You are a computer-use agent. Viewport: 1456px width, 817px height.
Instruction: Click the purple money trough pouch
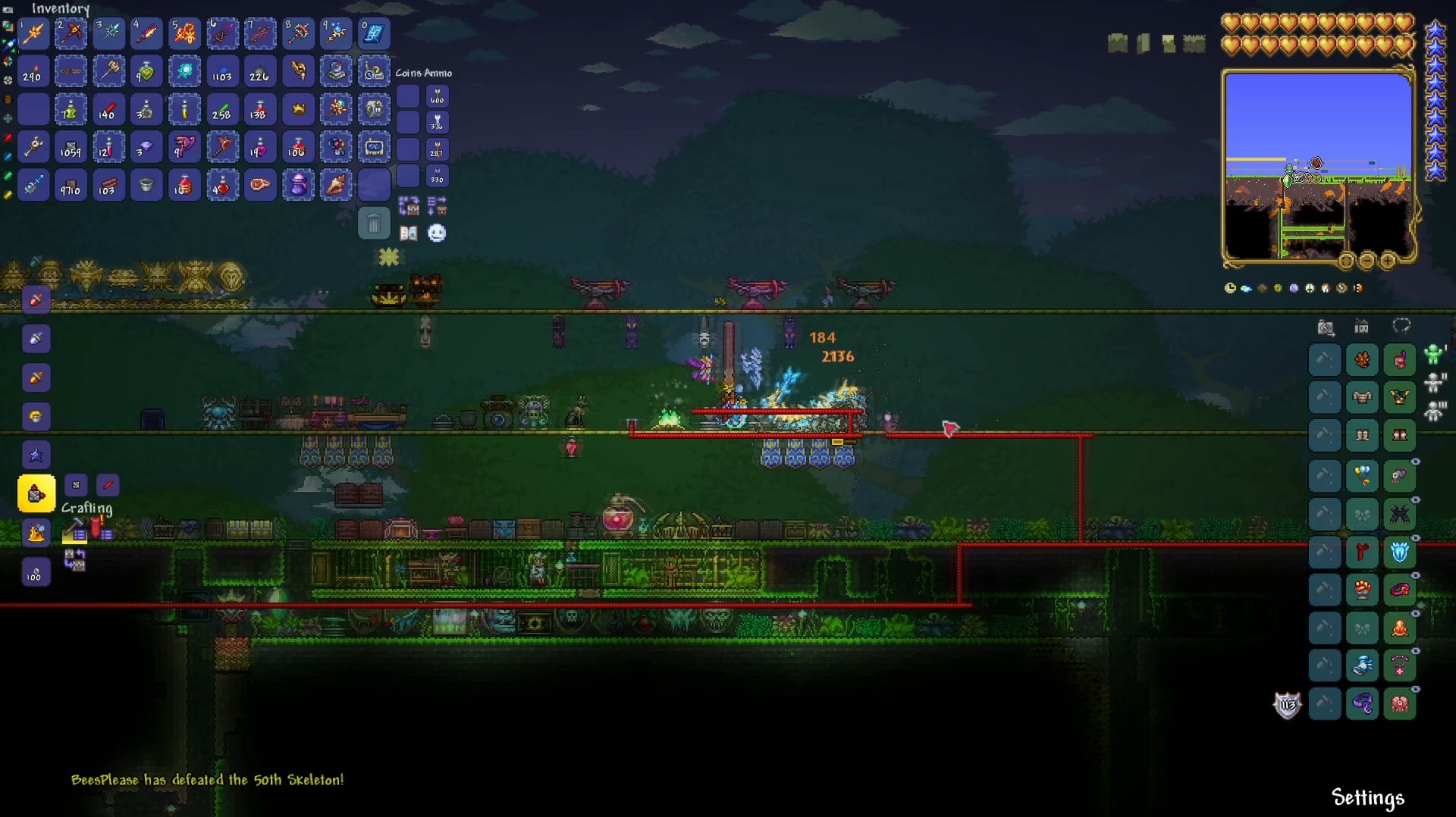coord(298,185)
